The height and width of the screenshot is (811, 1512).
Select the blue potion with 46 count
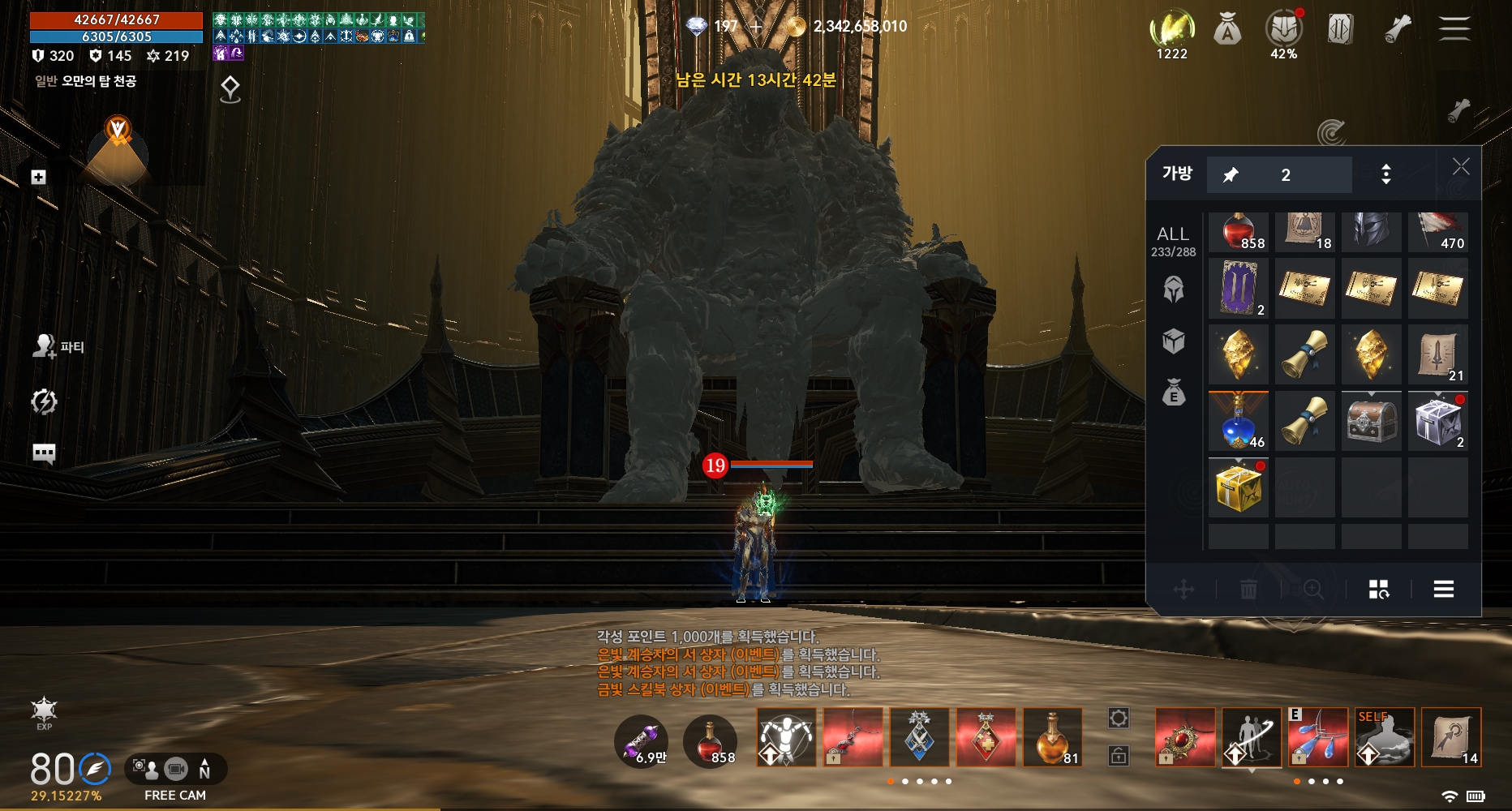1239,421
